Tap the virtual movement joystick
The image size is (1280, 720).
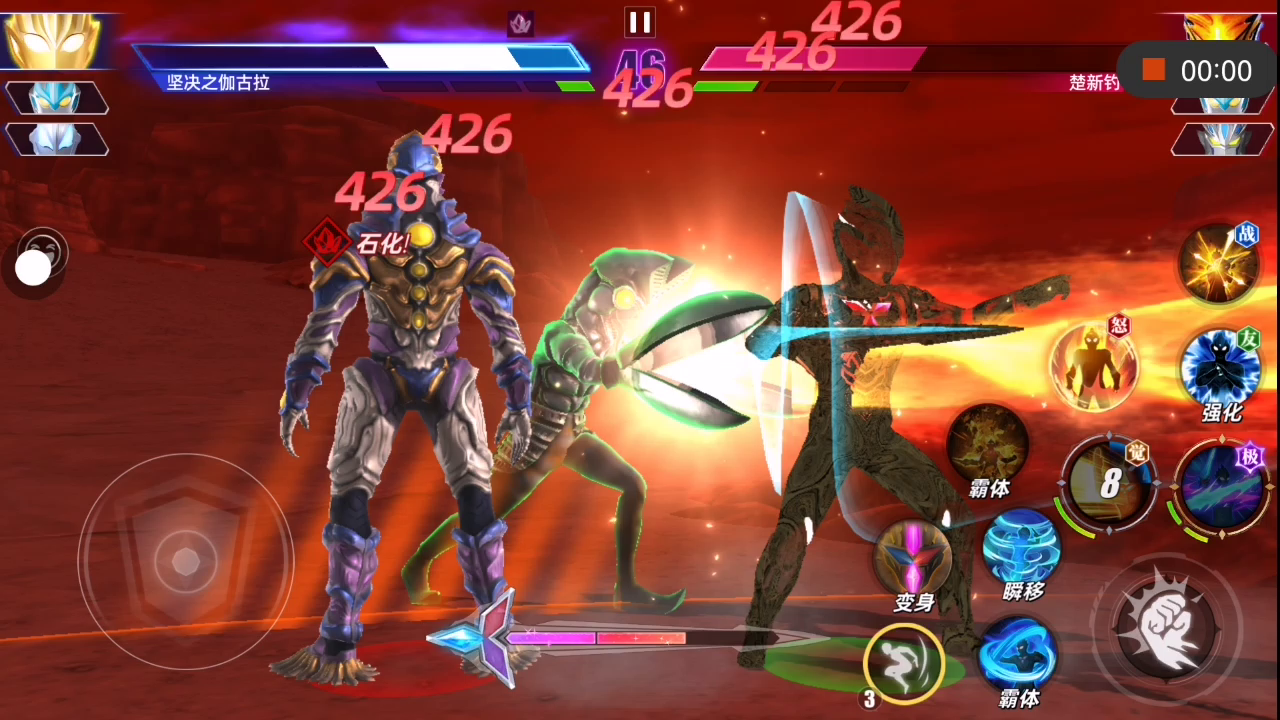[186, 560]
